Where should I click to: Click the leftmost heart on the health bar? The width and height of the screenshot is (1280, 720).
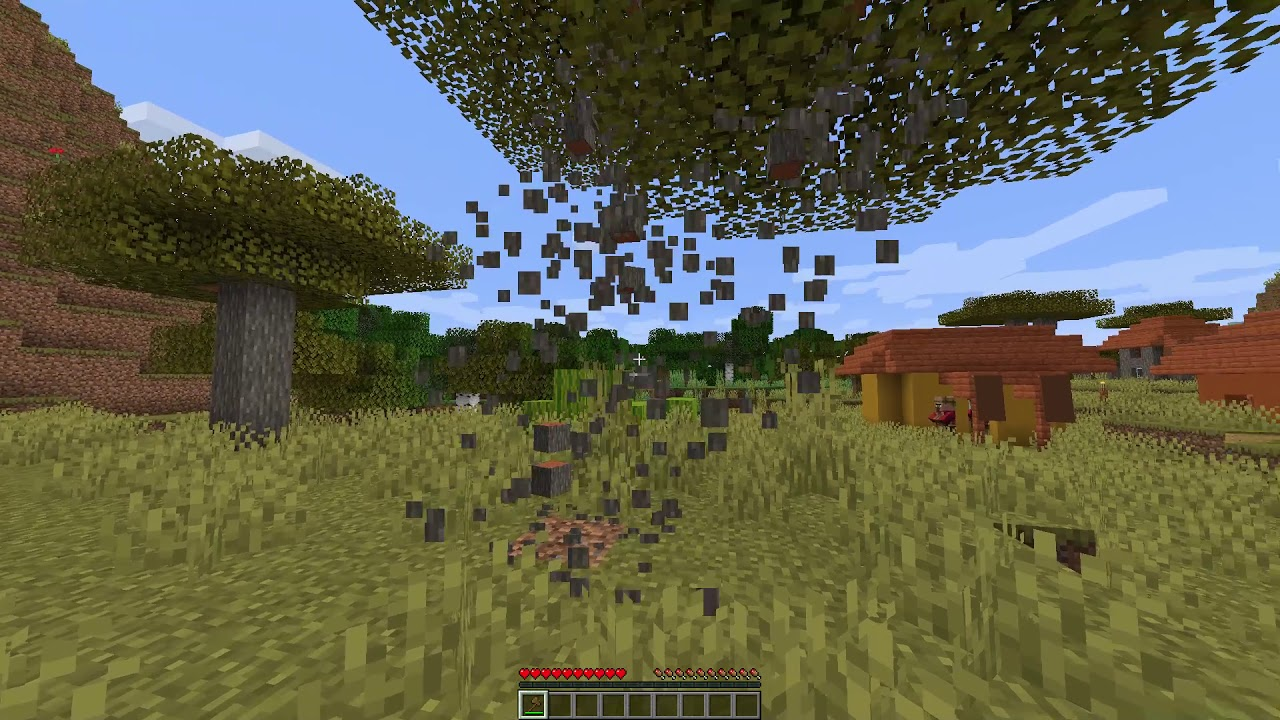point(524,672)
